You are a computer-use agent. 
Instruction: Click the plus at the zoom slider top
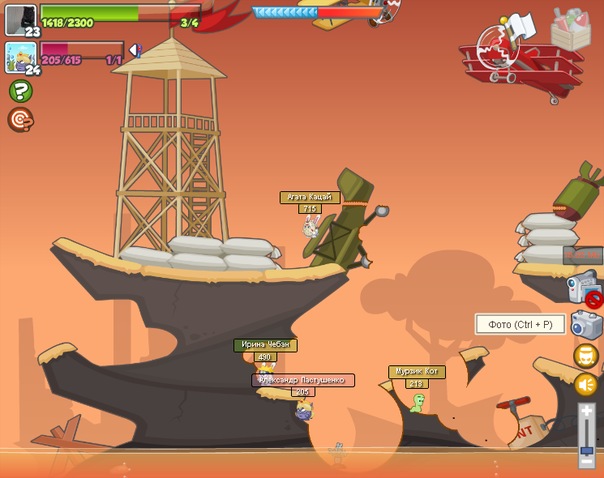(x=587, y=411)
